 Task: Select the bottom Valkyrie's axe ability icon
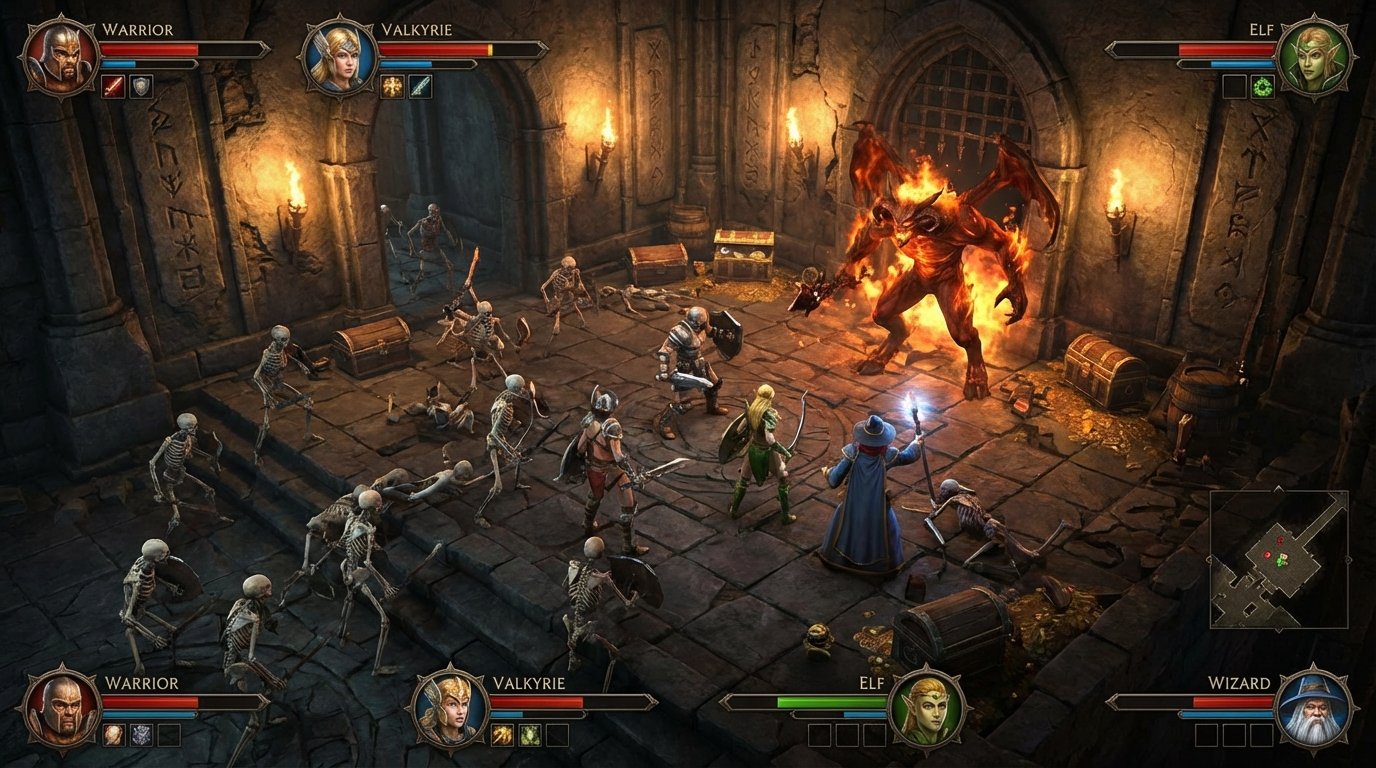click(x=501, y=733)
